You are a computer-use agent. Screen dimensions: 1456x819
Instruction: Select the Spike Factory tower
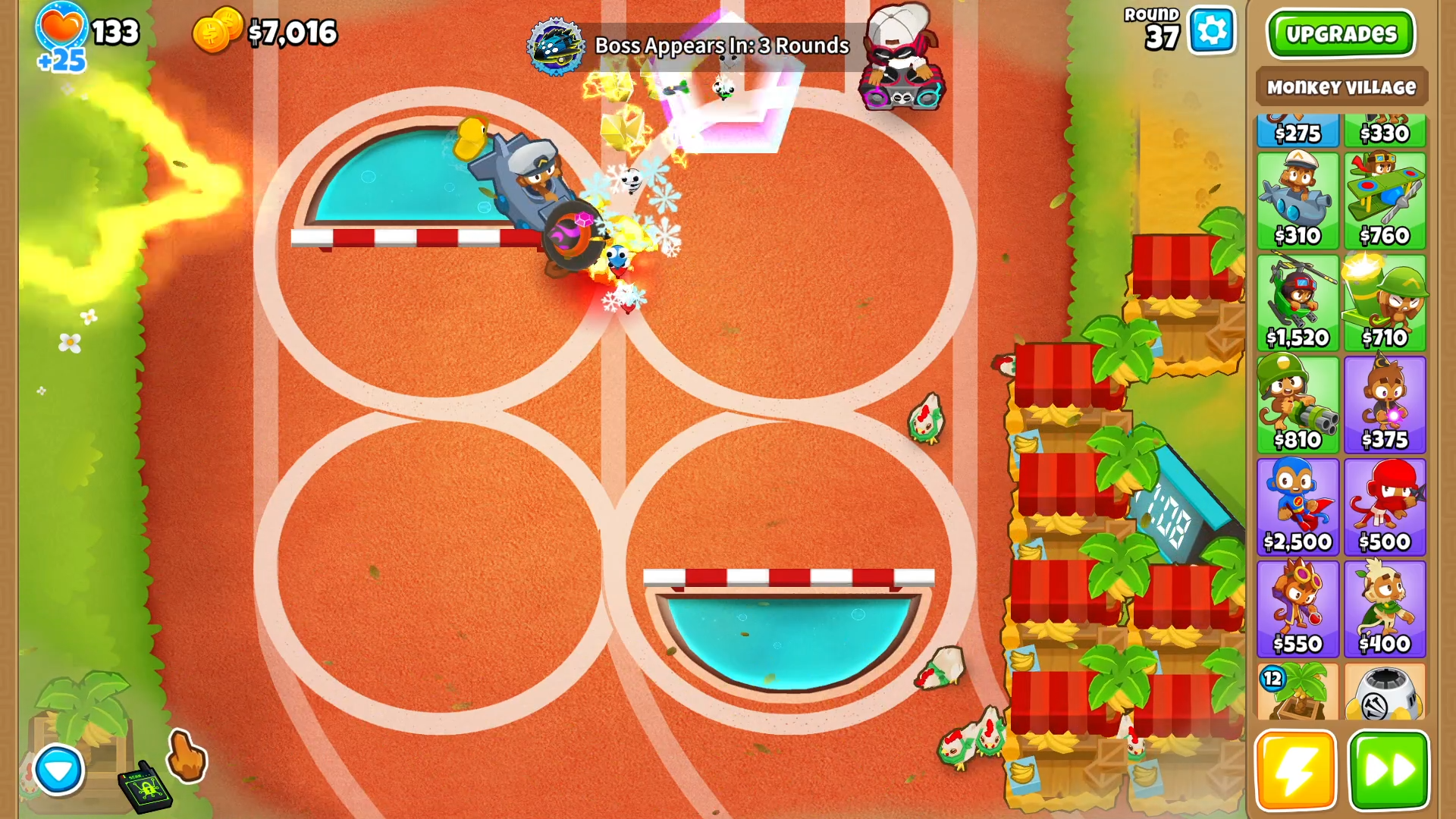click(1385, 692)
